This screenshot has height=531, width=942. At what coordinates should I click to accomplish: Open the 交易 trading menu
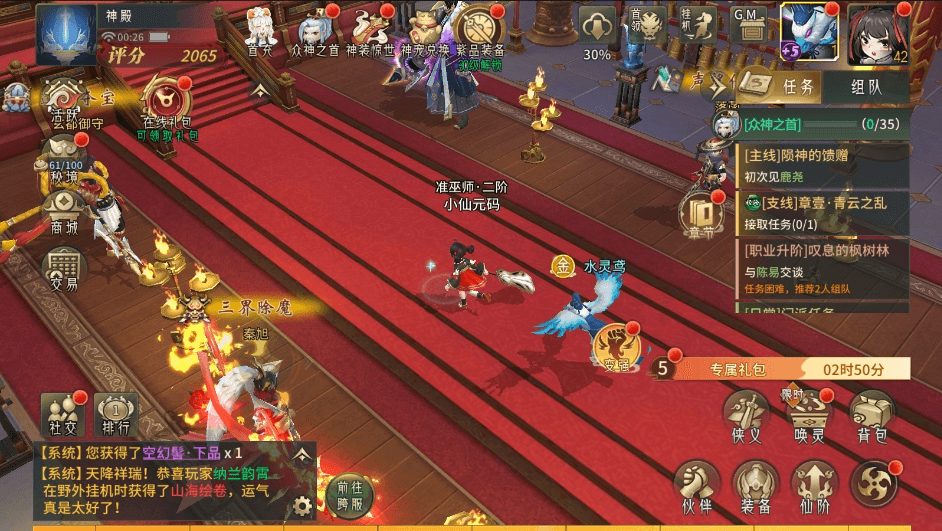[x=64, y=266]
